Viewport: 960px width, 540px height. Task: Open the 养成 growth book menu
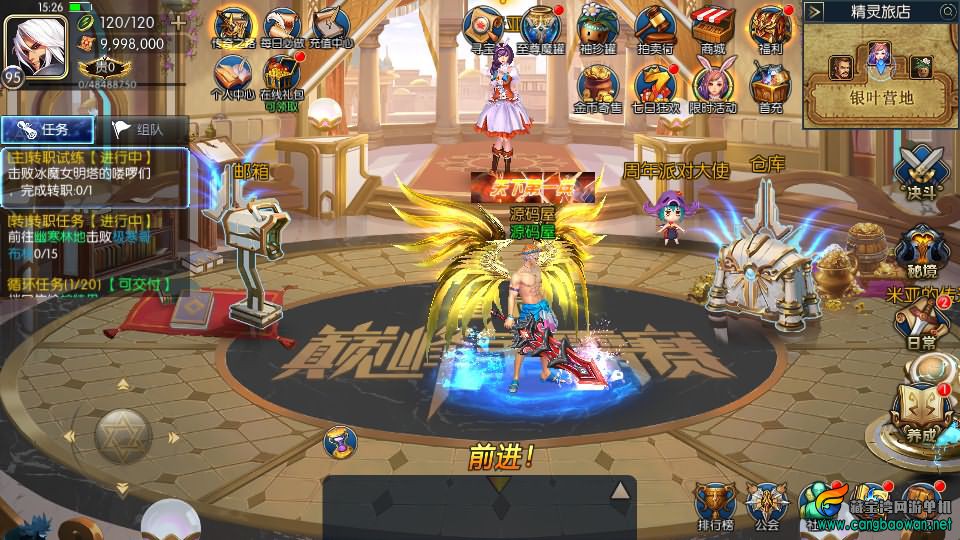coord(918,410)
